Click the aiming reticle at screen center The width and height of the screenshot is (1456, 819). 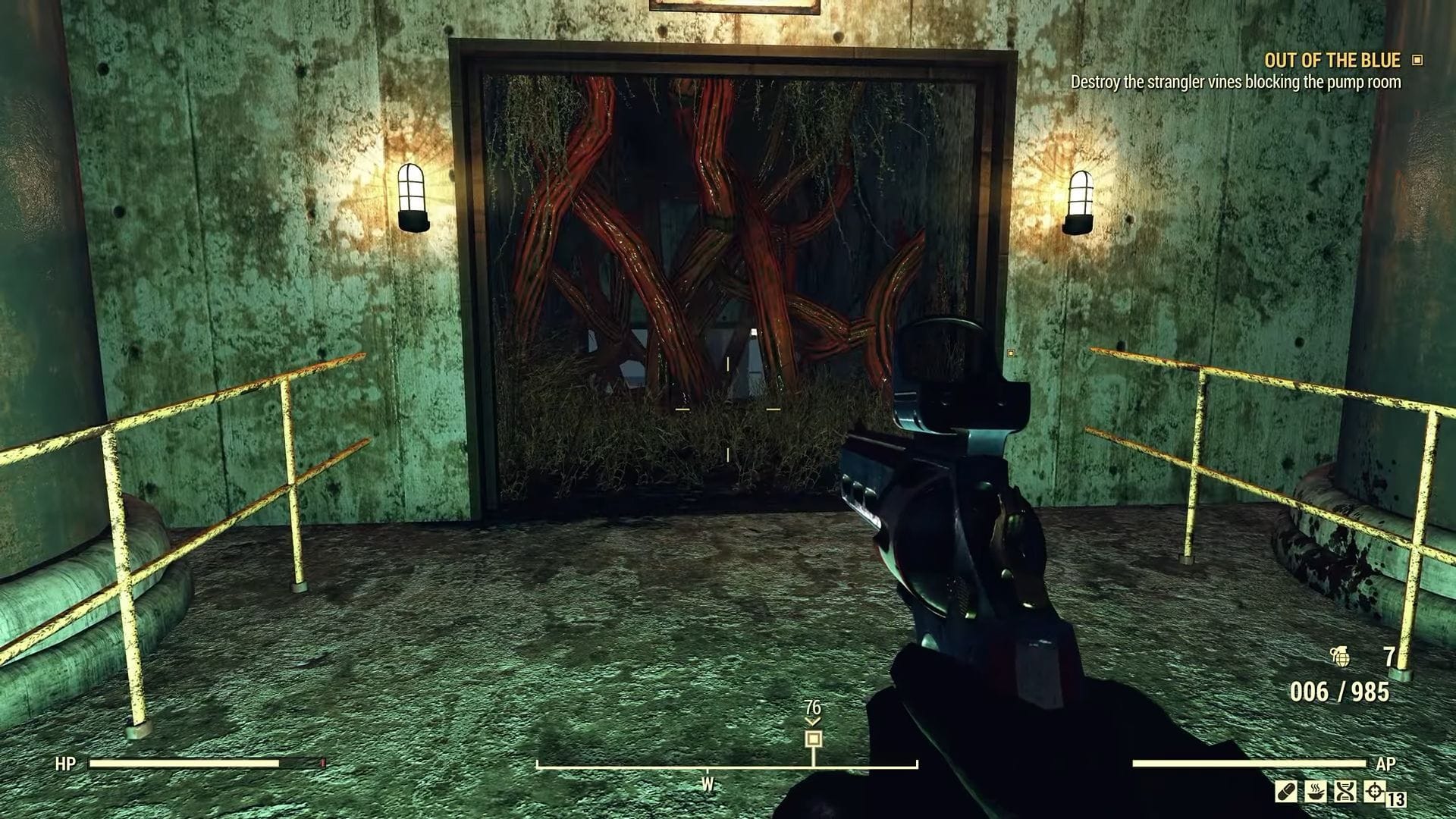(726, 409)
